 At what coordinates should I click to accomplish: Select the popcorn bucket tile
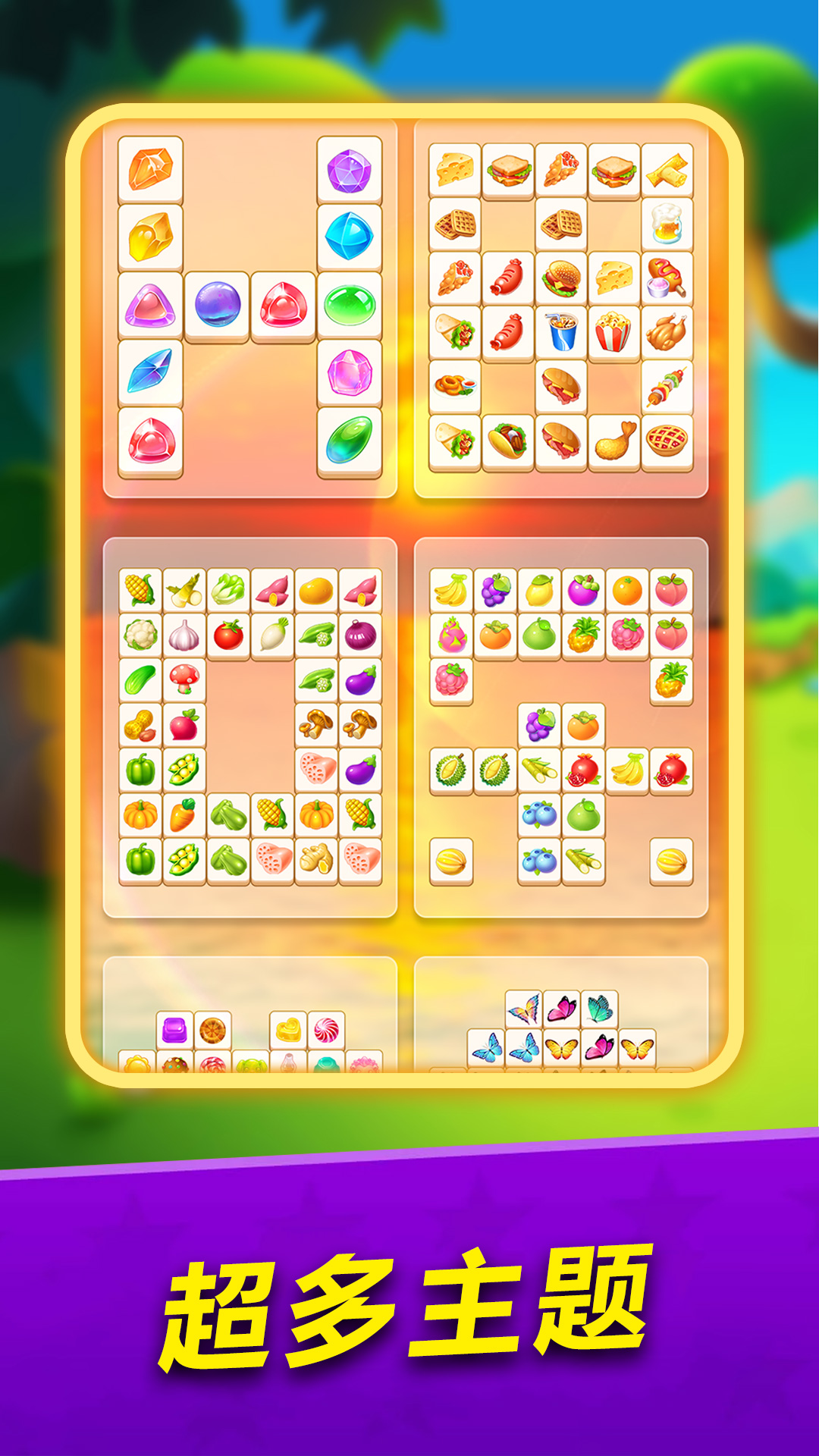coord(613,332)
